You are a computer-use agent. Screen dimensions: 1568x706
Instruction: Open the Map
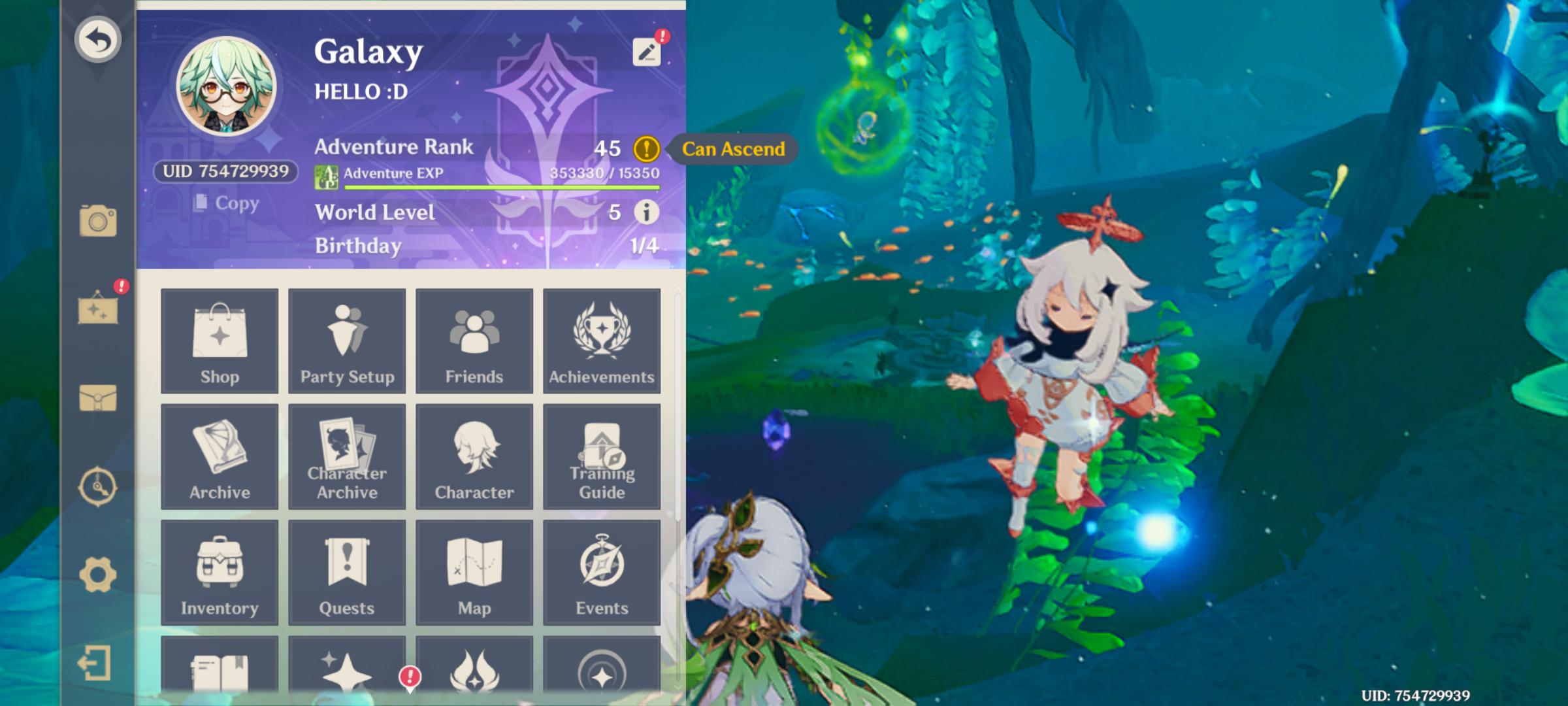pyautogui.click(x=474, y=573)
